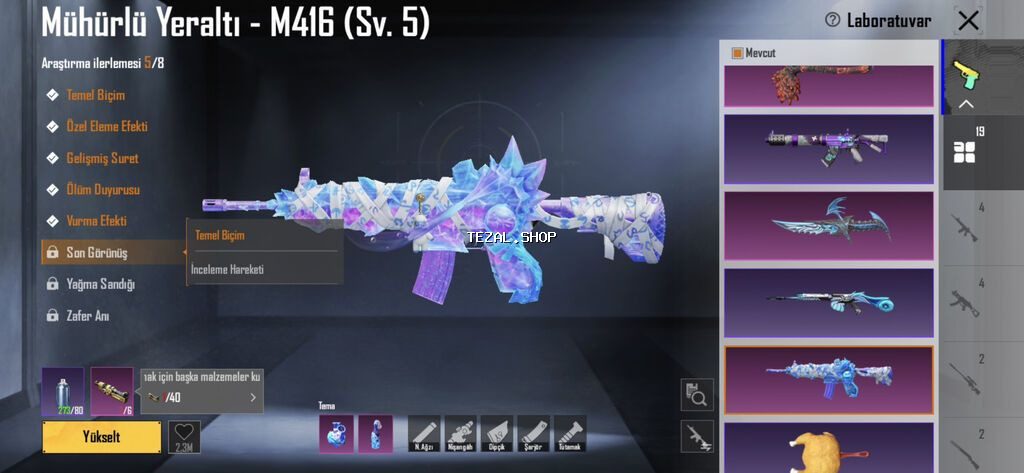Toggle the Mevcut filter checkbox

738,53
